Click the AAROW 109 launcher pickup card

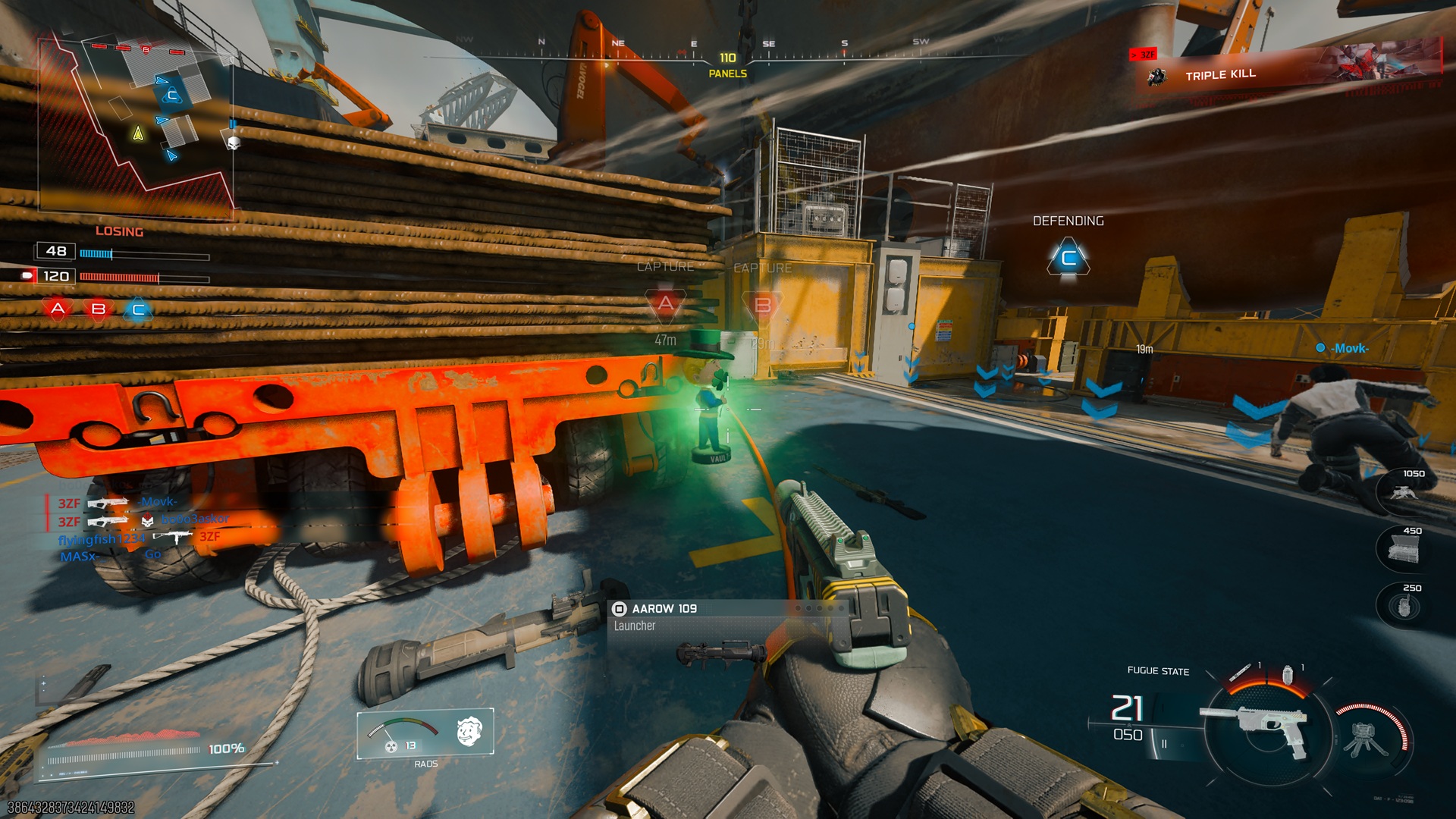726,618
